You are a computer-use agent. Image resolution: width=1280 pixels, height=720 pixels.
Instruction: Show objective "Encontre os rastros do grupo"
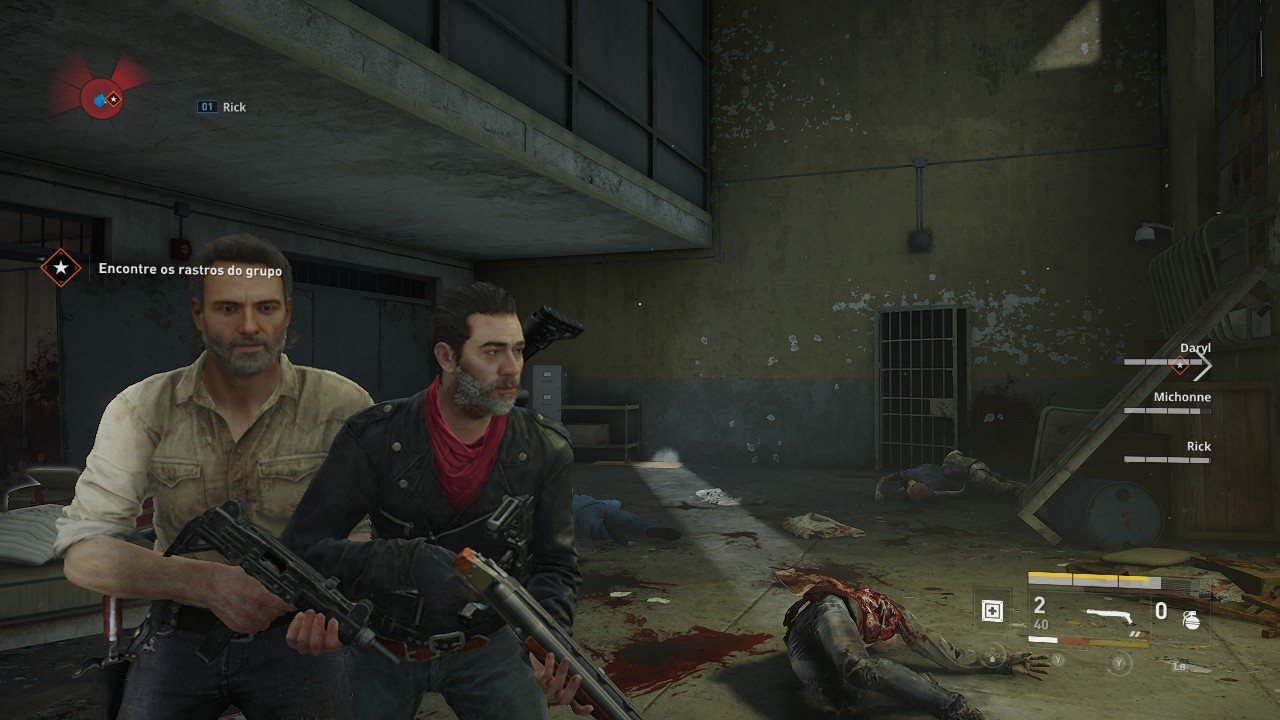[x=190, y=270]
